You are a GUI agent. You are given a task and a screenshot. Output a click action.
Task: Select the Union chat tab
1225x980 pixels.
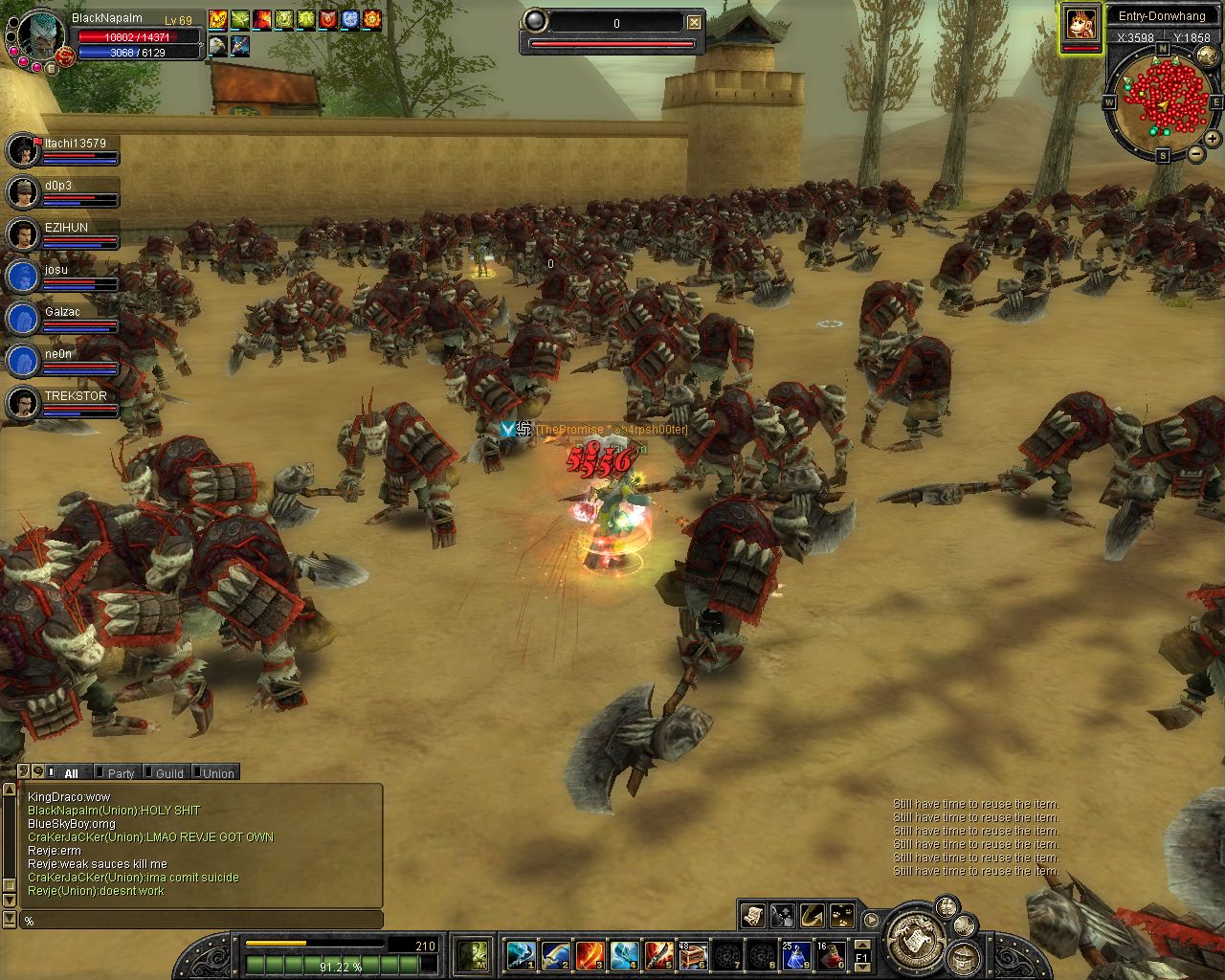tap(217, 773)
